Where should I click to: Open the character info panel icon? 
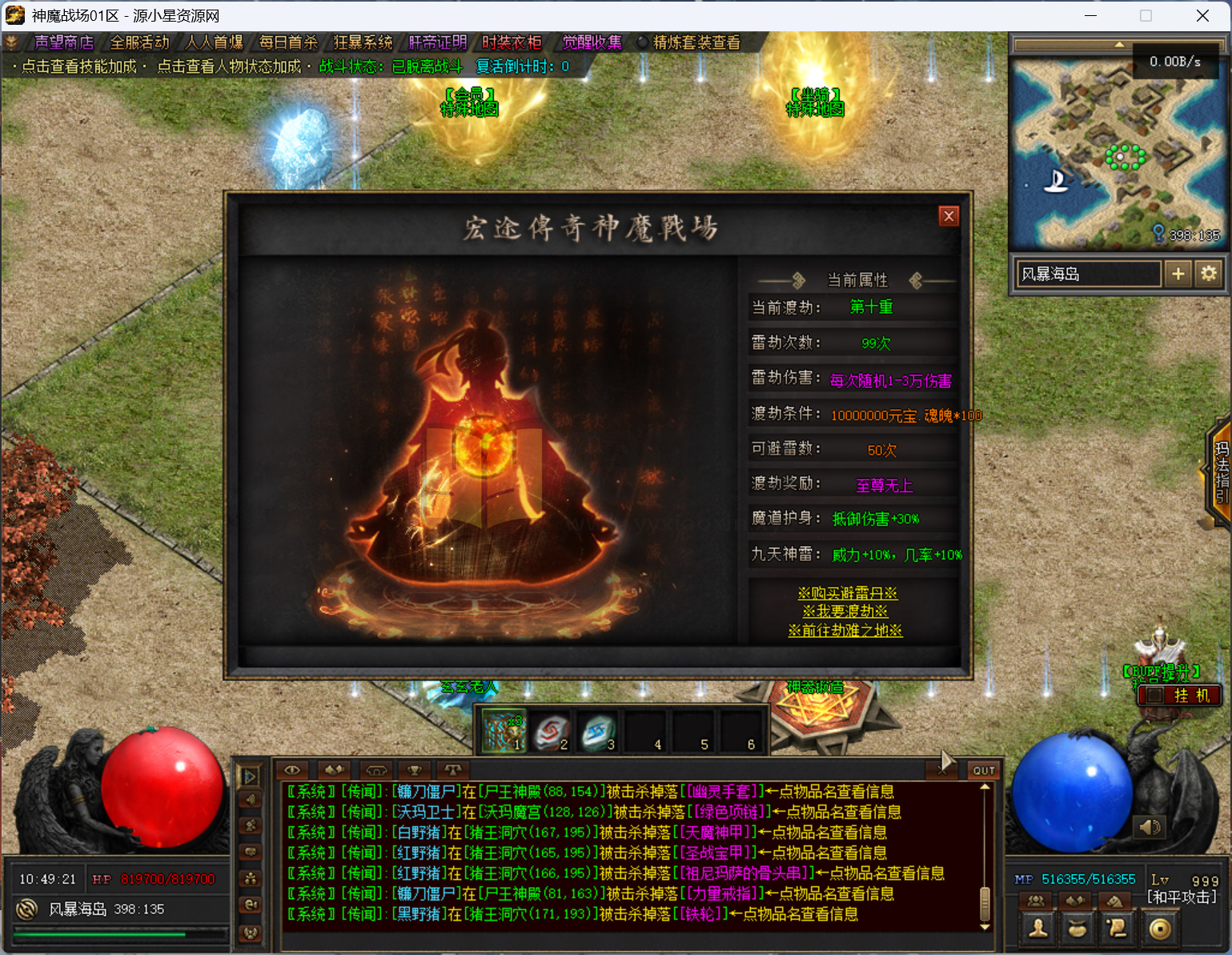coord(1037,927)
